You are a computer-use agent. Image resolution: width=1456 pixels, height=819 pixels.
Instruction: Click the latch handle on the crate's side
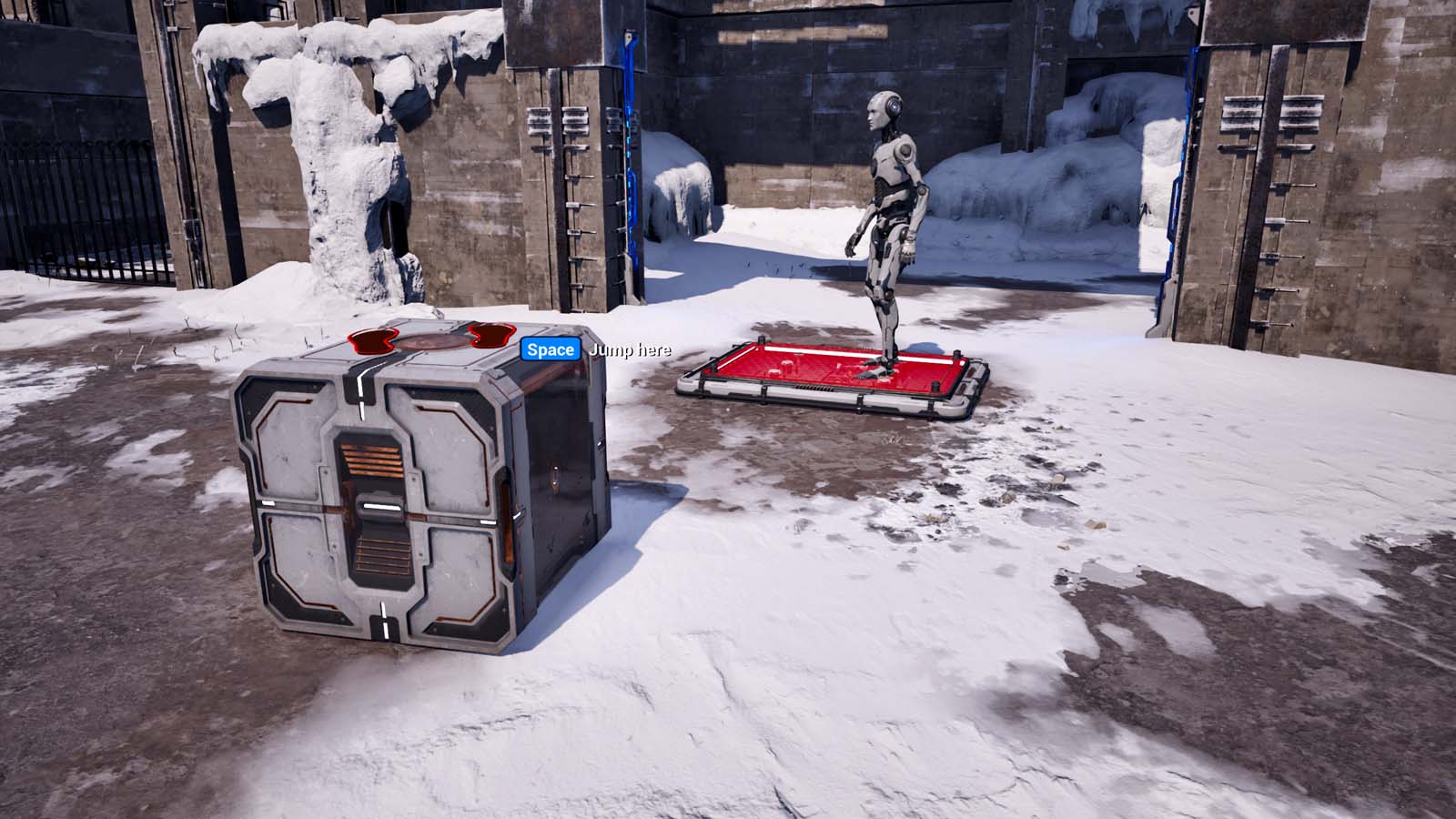point(556,474)
